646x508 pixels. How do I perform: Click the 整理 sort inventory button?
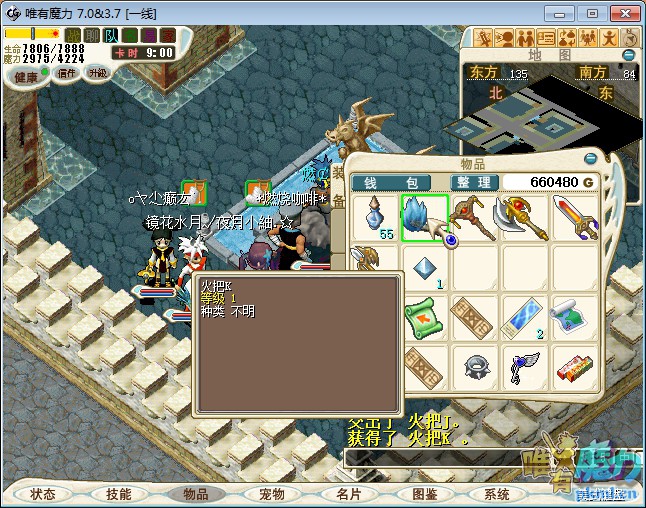tap(471, 182)
